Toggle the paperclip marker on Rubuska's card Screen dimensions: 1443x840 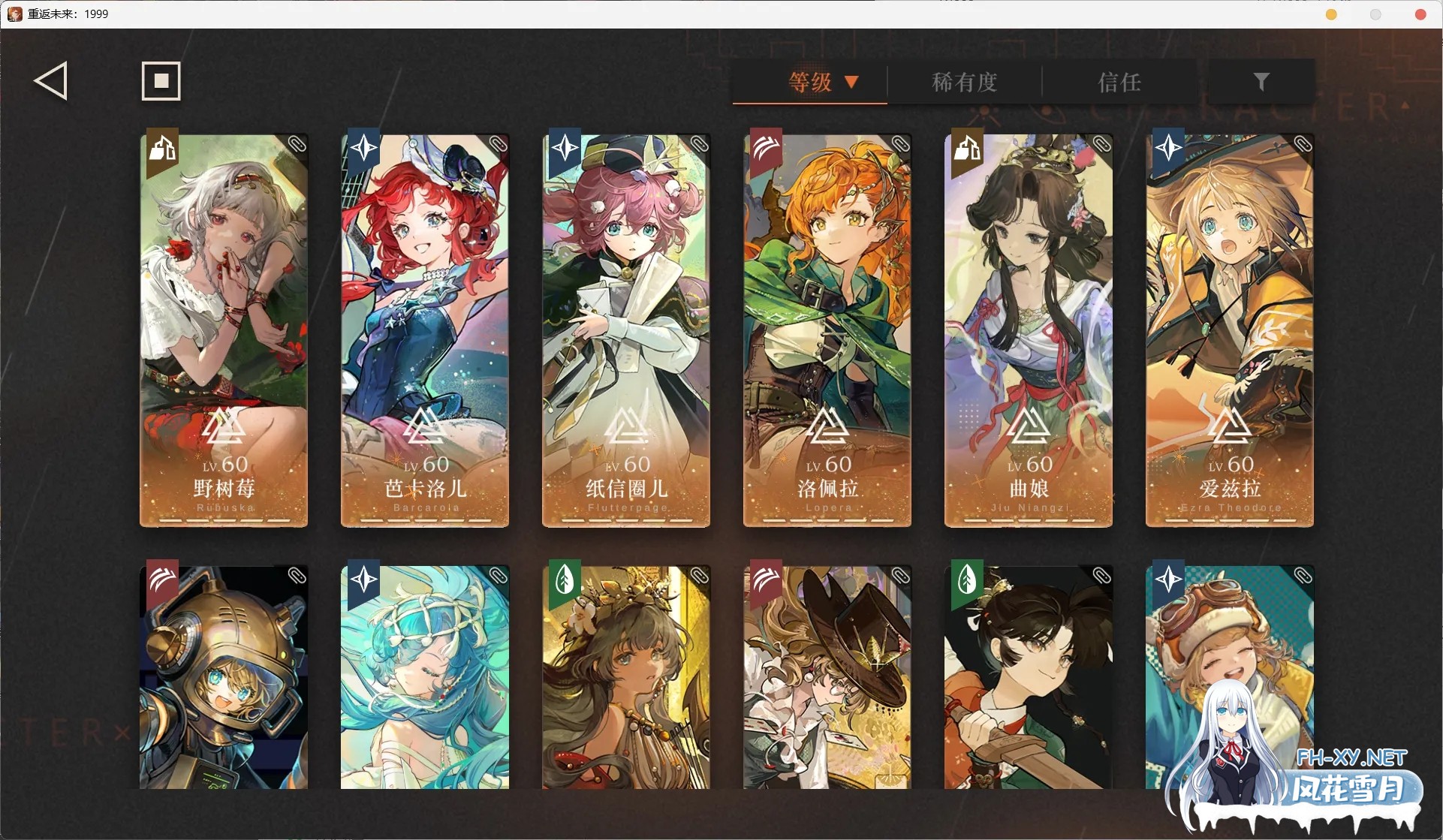(x=297, y=143)
